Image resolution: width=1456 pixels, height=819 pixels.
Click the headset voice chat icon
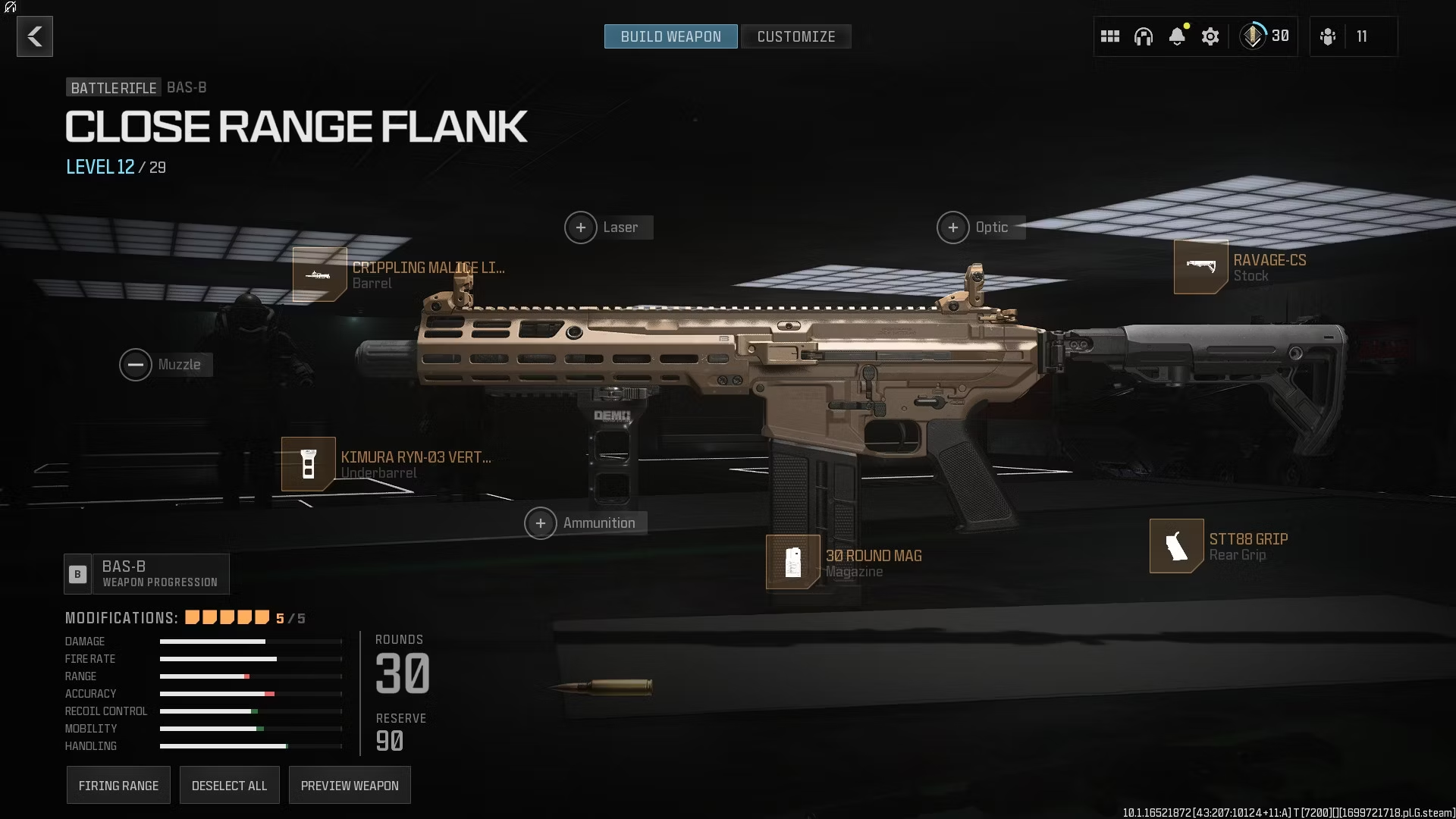[1144, 36]
